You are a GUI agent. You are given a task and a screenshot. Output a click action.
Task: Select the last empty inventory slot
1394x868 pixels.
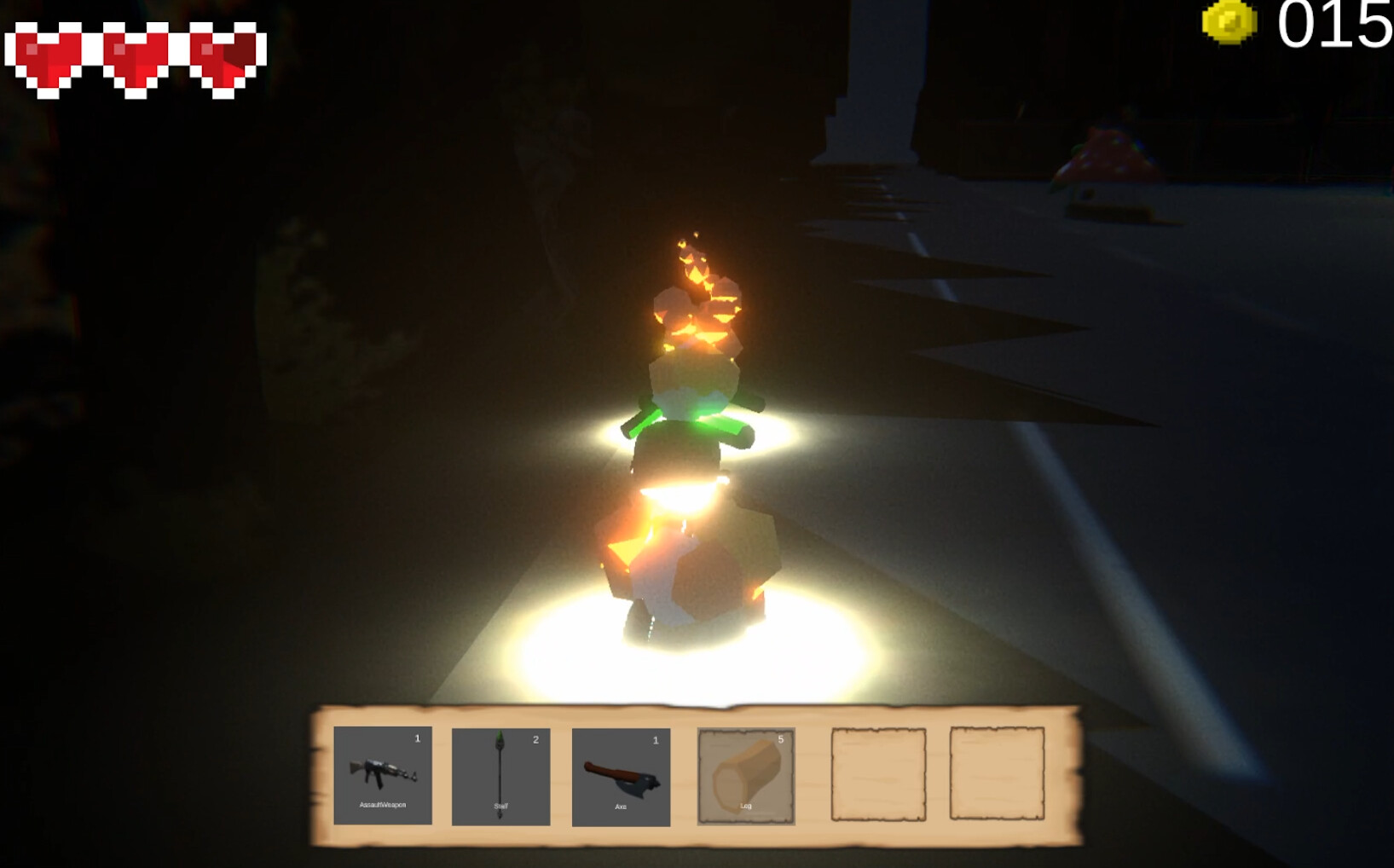point(998,772)
